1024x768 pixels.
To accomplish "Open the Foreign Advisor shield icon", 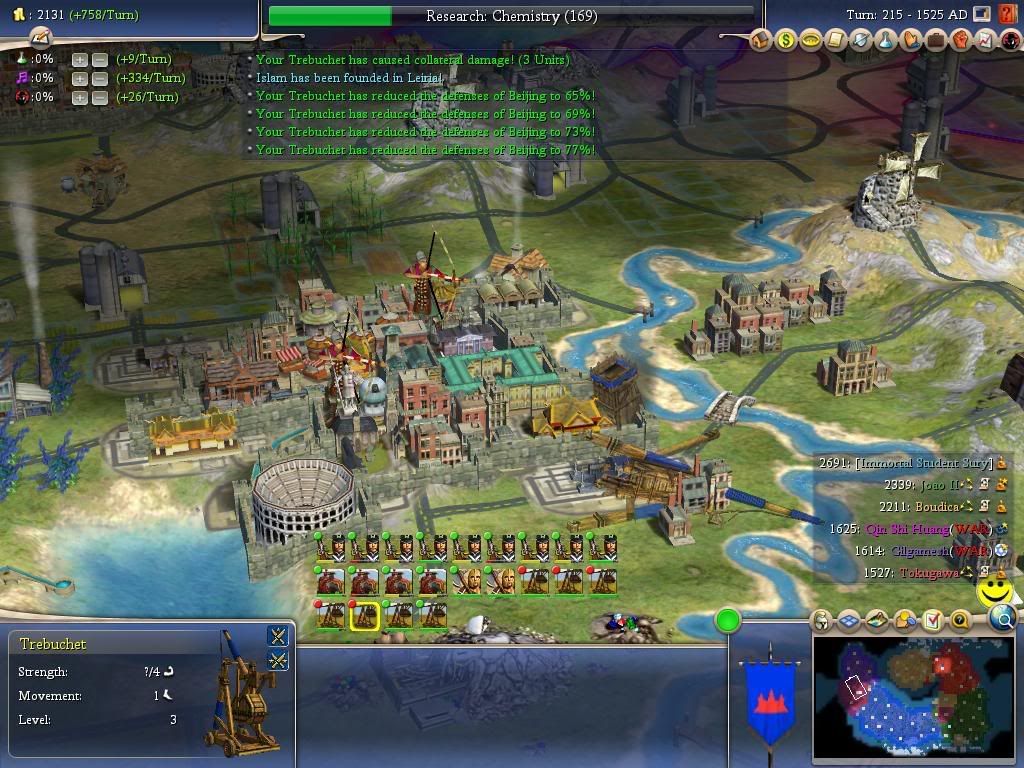I will 860,41.
